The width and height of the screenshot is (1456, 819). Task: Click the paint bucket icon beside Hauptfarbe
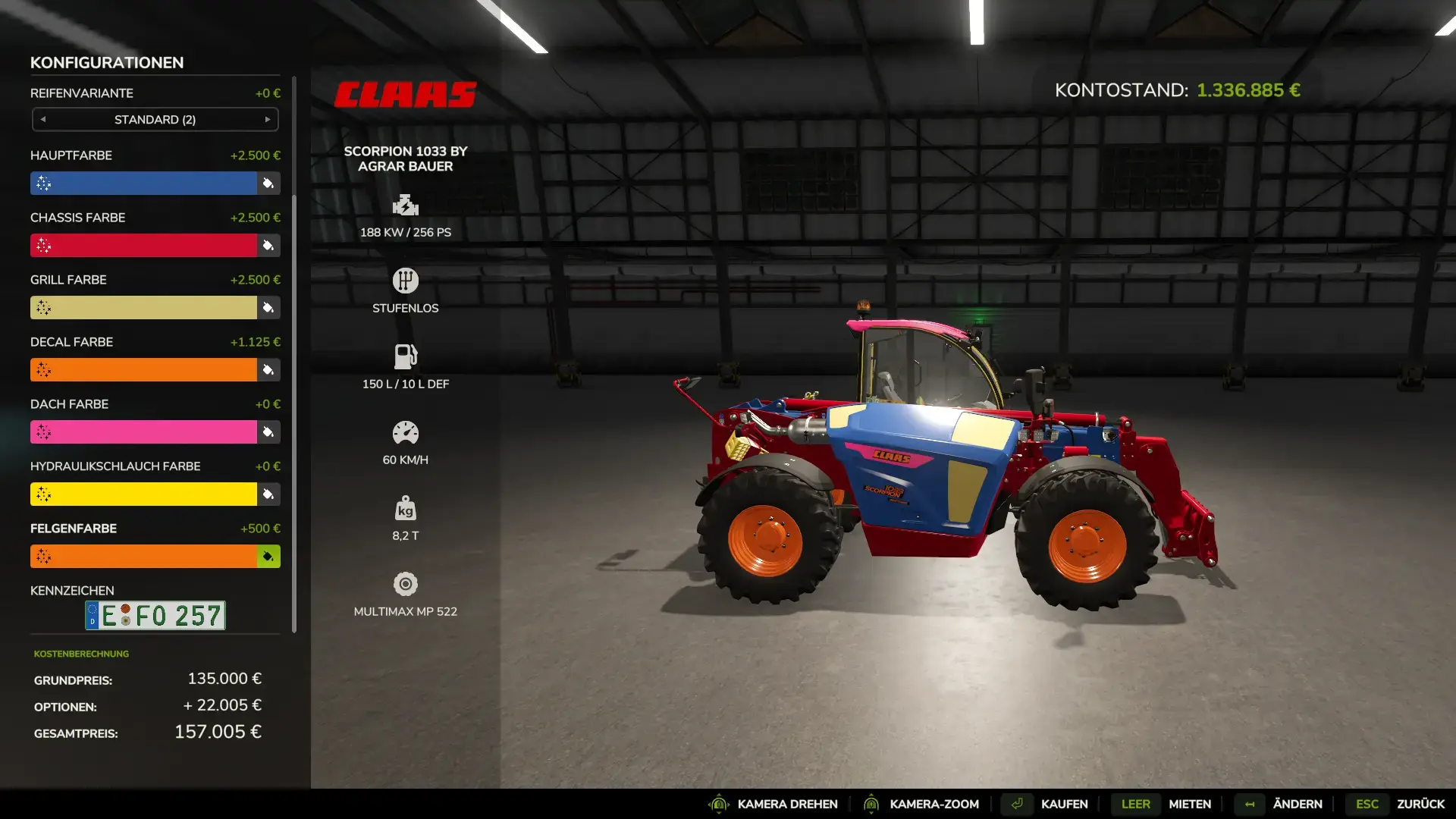(268, 184)
